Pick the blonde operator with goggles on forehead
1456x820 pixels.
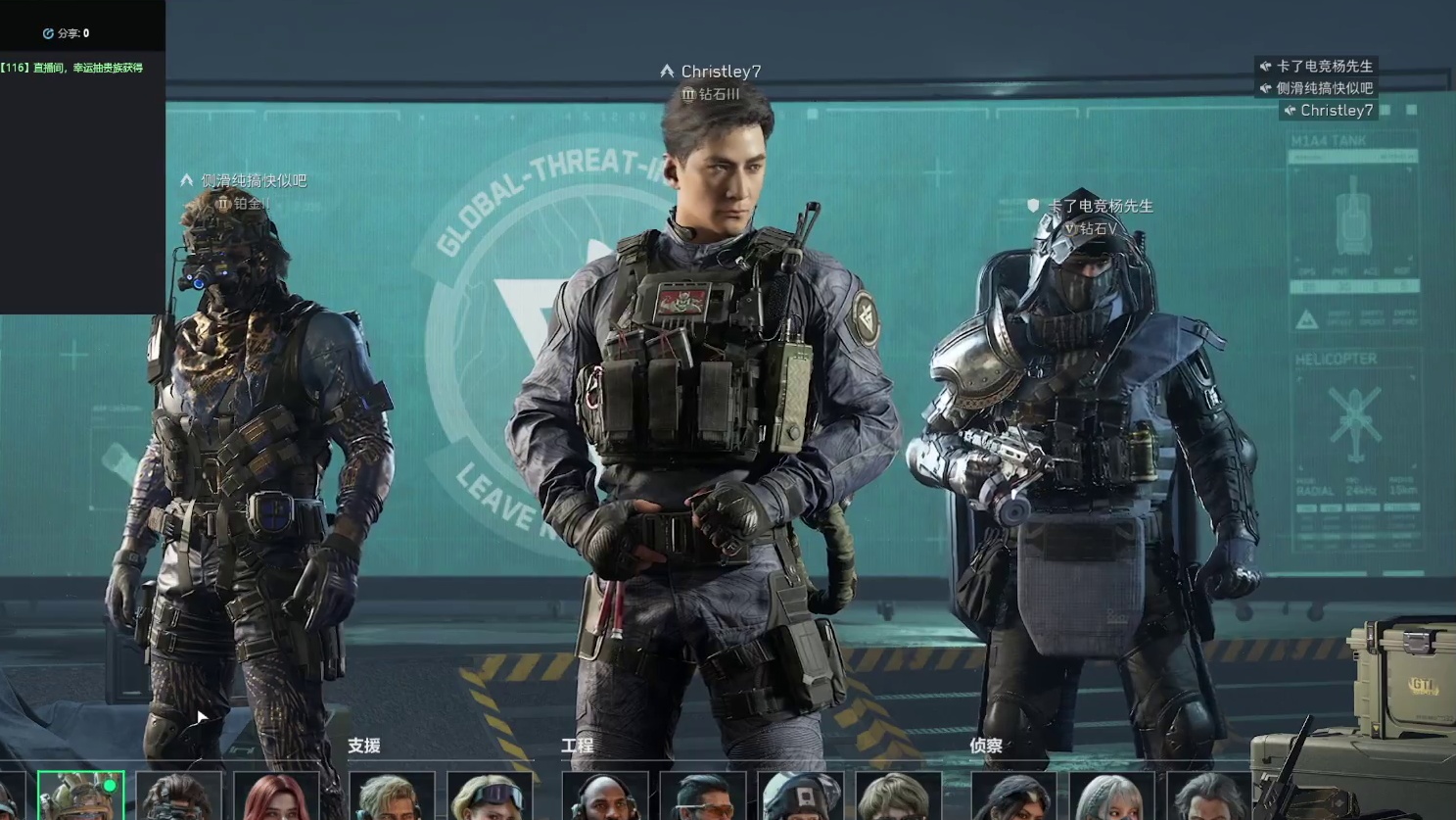pyautogui.click(x=490, y=796)
